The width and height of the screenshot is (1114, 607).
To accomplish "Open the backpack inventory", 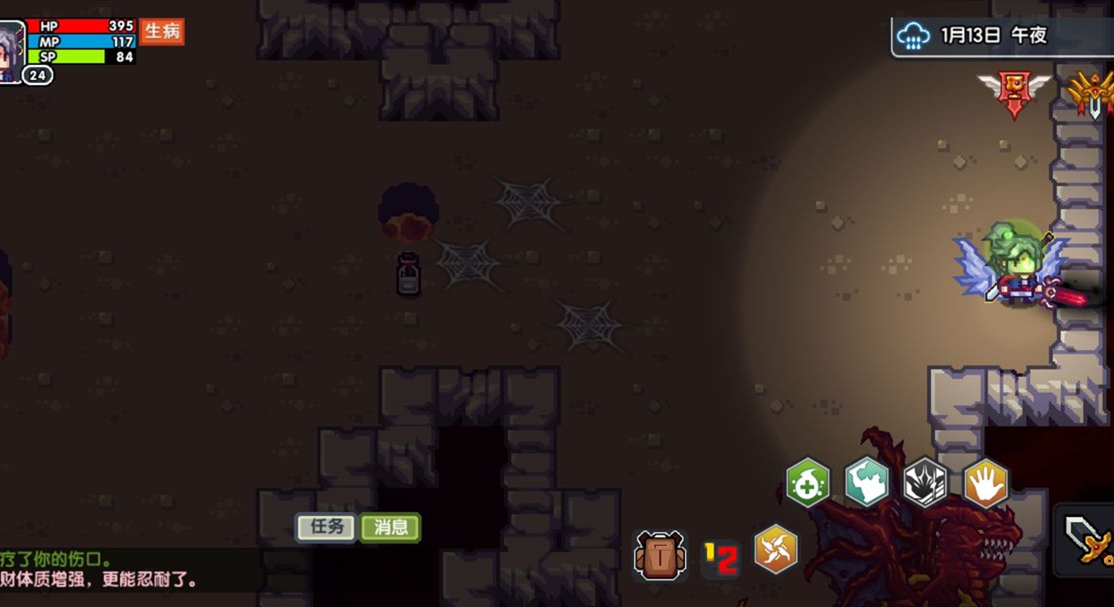I will (x=660, y=555).
